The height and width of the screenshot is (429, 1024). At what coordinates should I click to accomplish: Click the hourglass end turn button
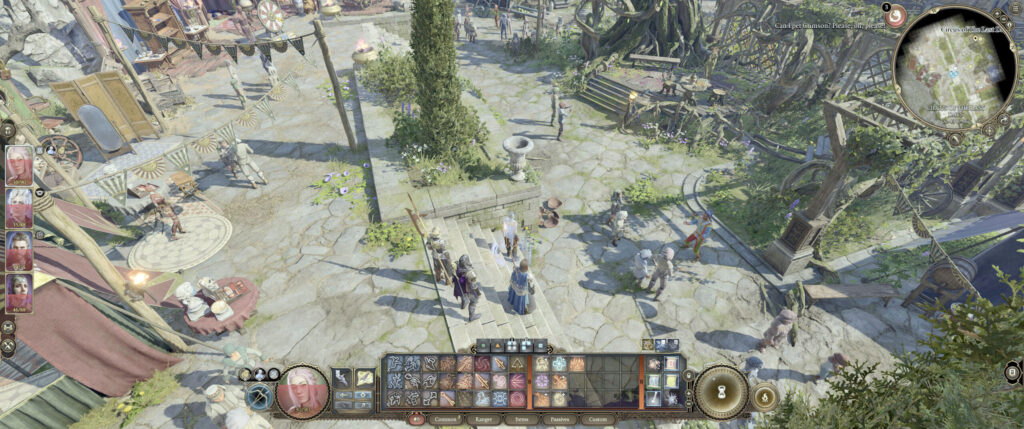click(719, 391)
